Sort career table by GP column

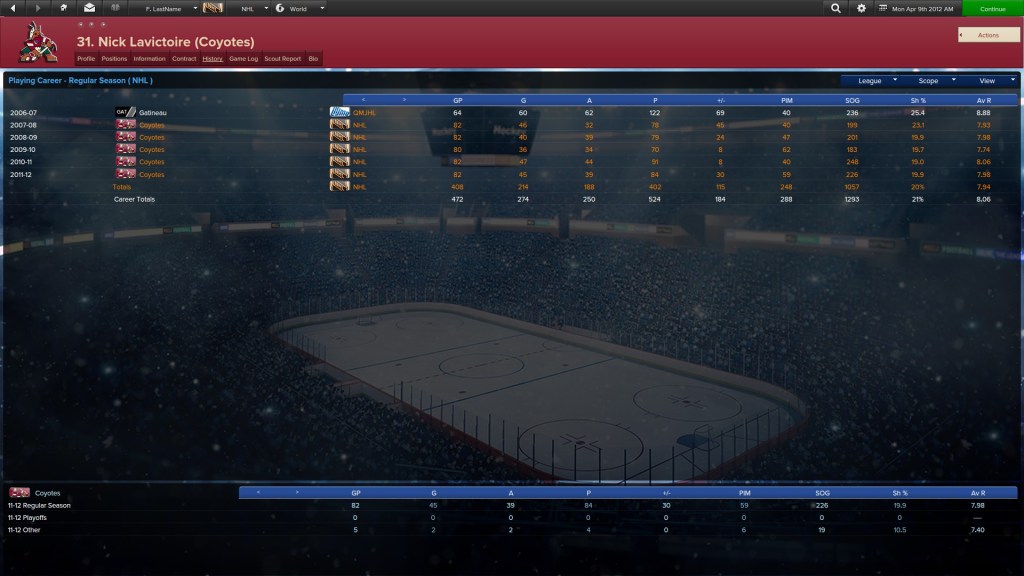pos(457,100)
